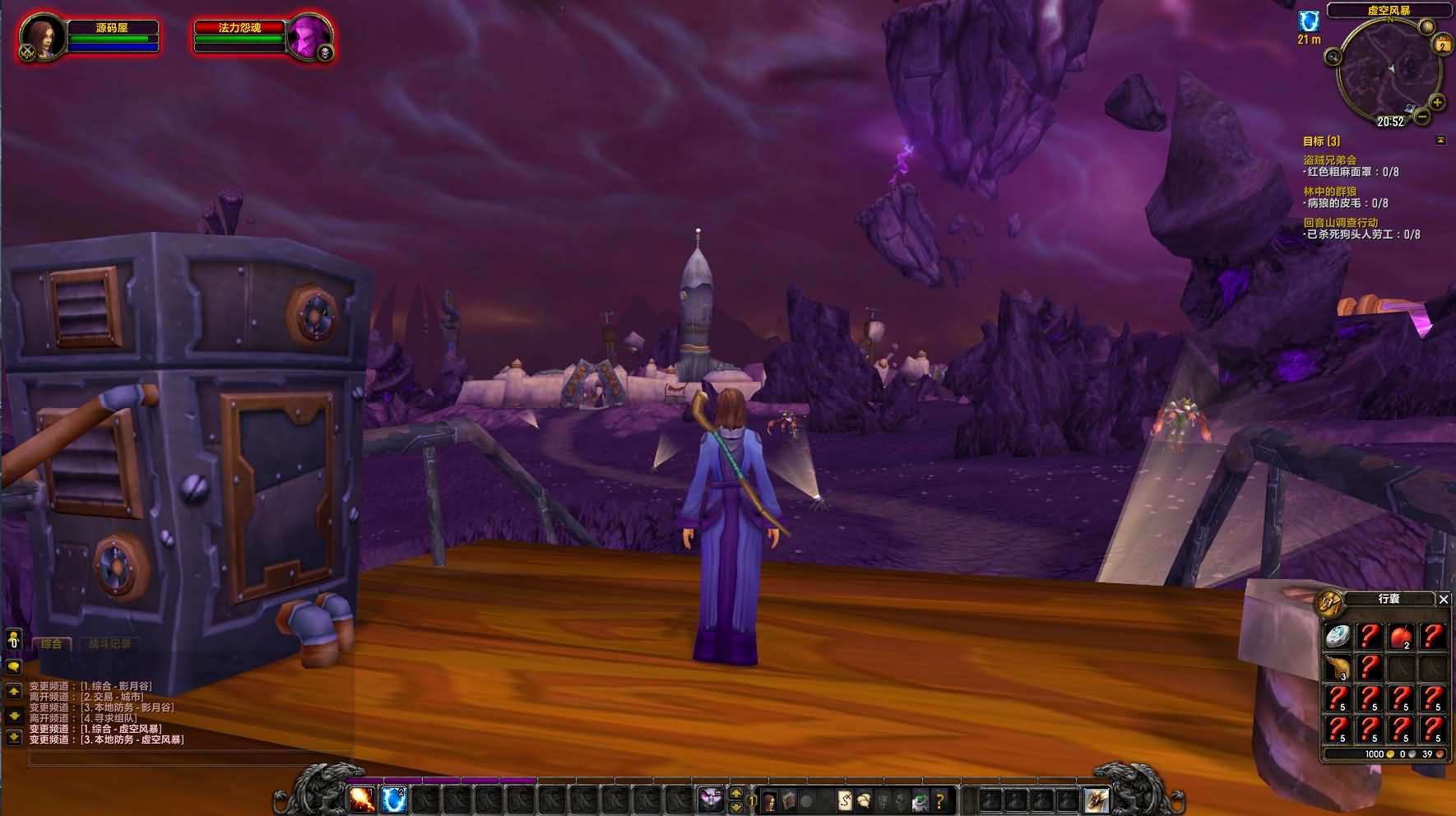Toggle the minimap tracking magnifier button
Viewport: 1456px width, 816px height.
pyautogui.click(x=1333, y=57)
